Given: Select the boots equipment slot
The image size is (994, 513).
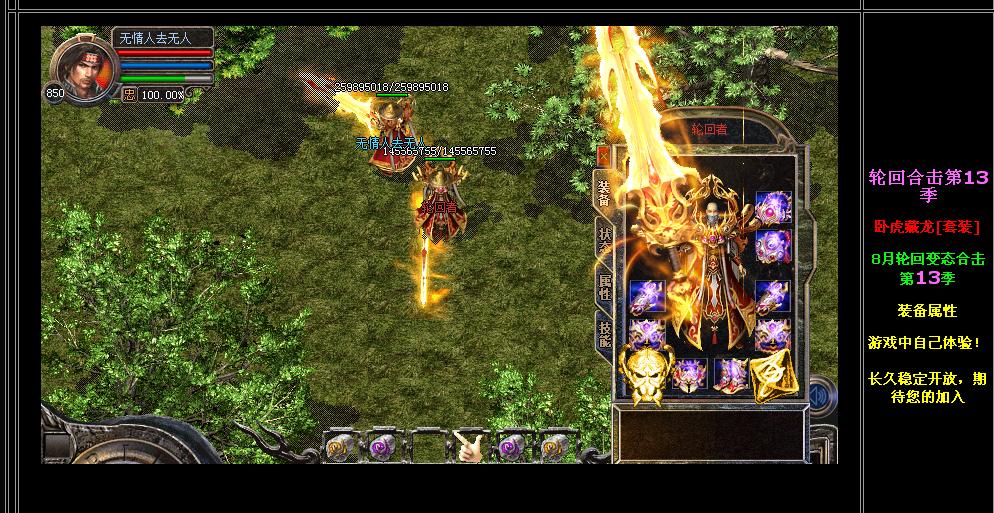Looking at the screenshot, I should point(732,375).
